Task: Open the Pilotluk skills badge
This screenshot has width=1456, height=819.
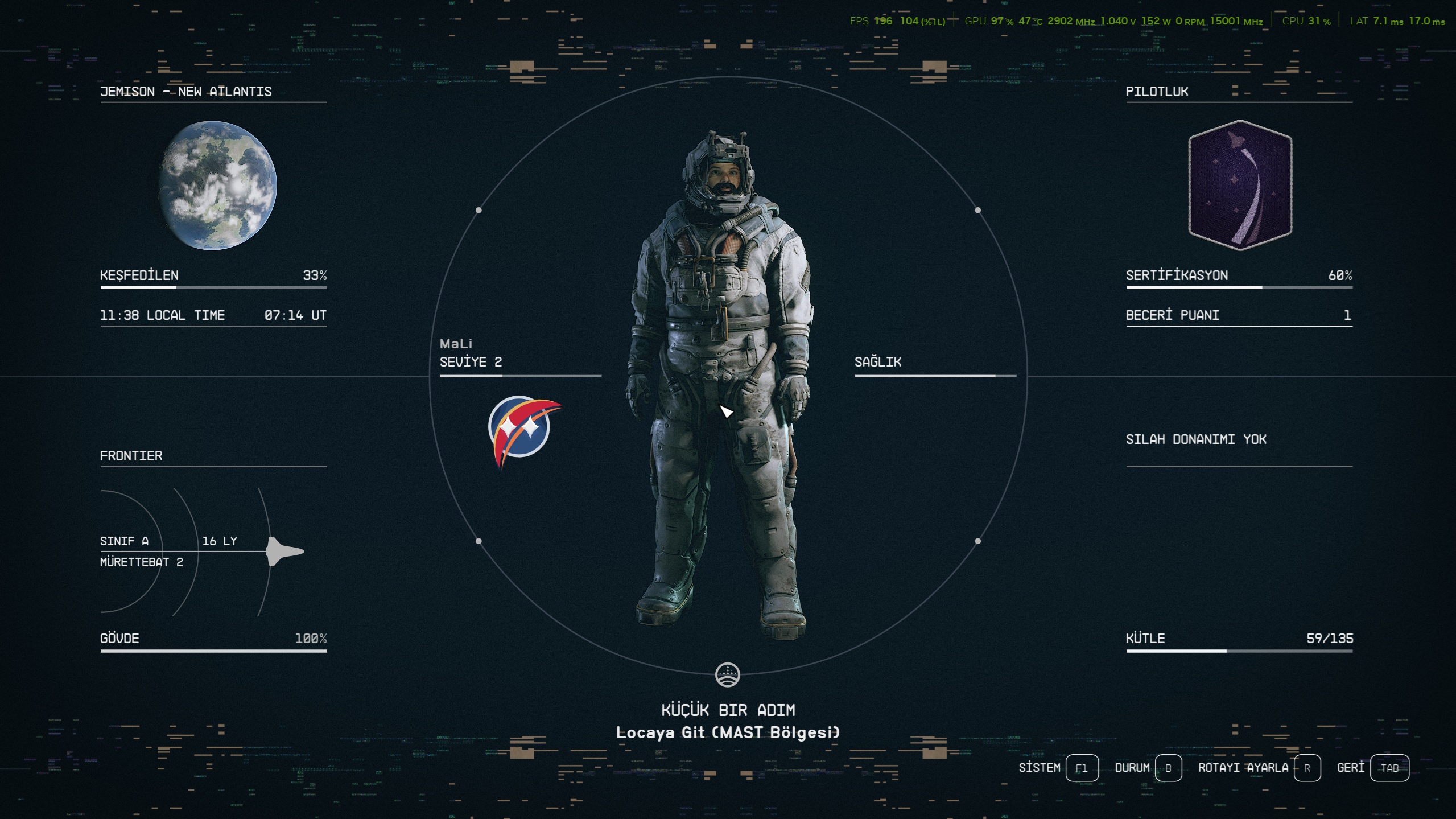Action: point(1240,186)
